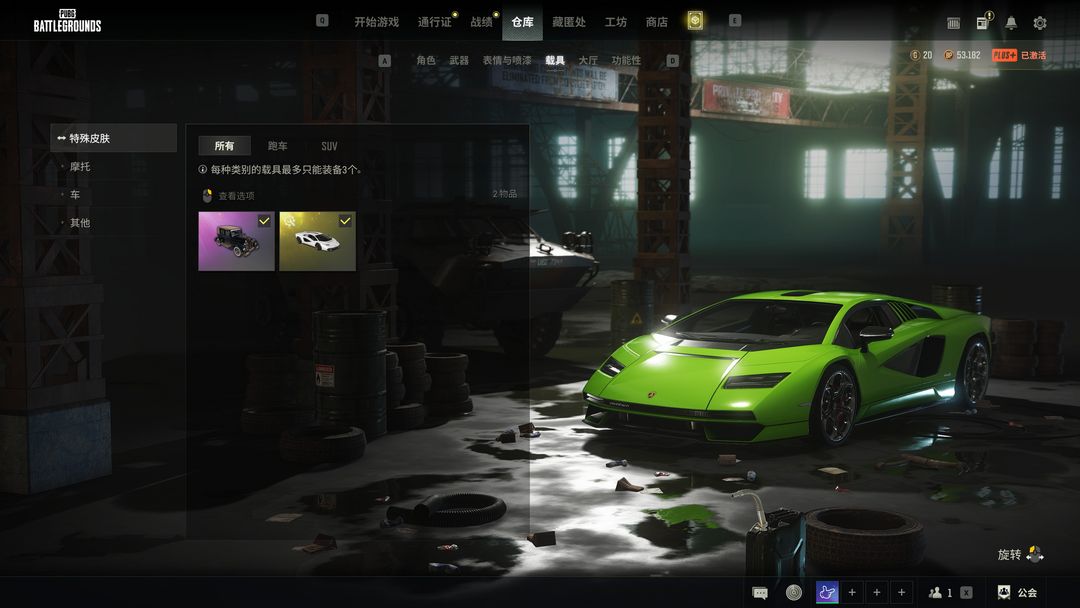Choose the 其他 category in sidebar

pos(80,223)
